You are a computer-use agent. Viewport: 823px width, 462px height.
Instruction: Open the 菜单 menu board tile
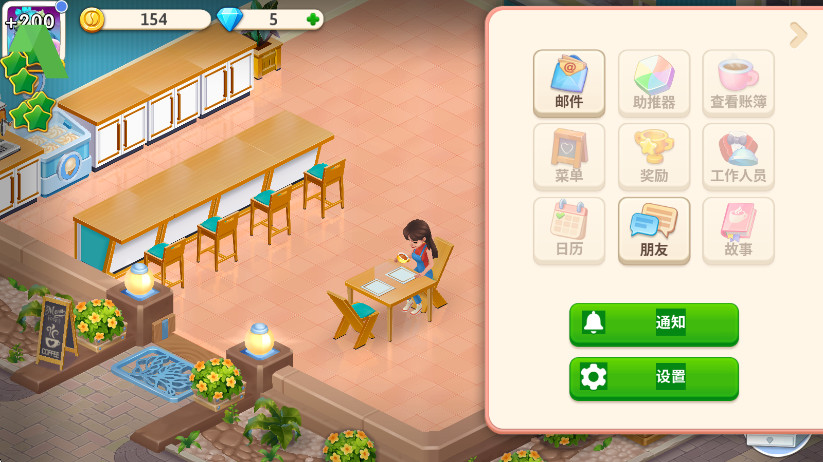tap(569, 157)
